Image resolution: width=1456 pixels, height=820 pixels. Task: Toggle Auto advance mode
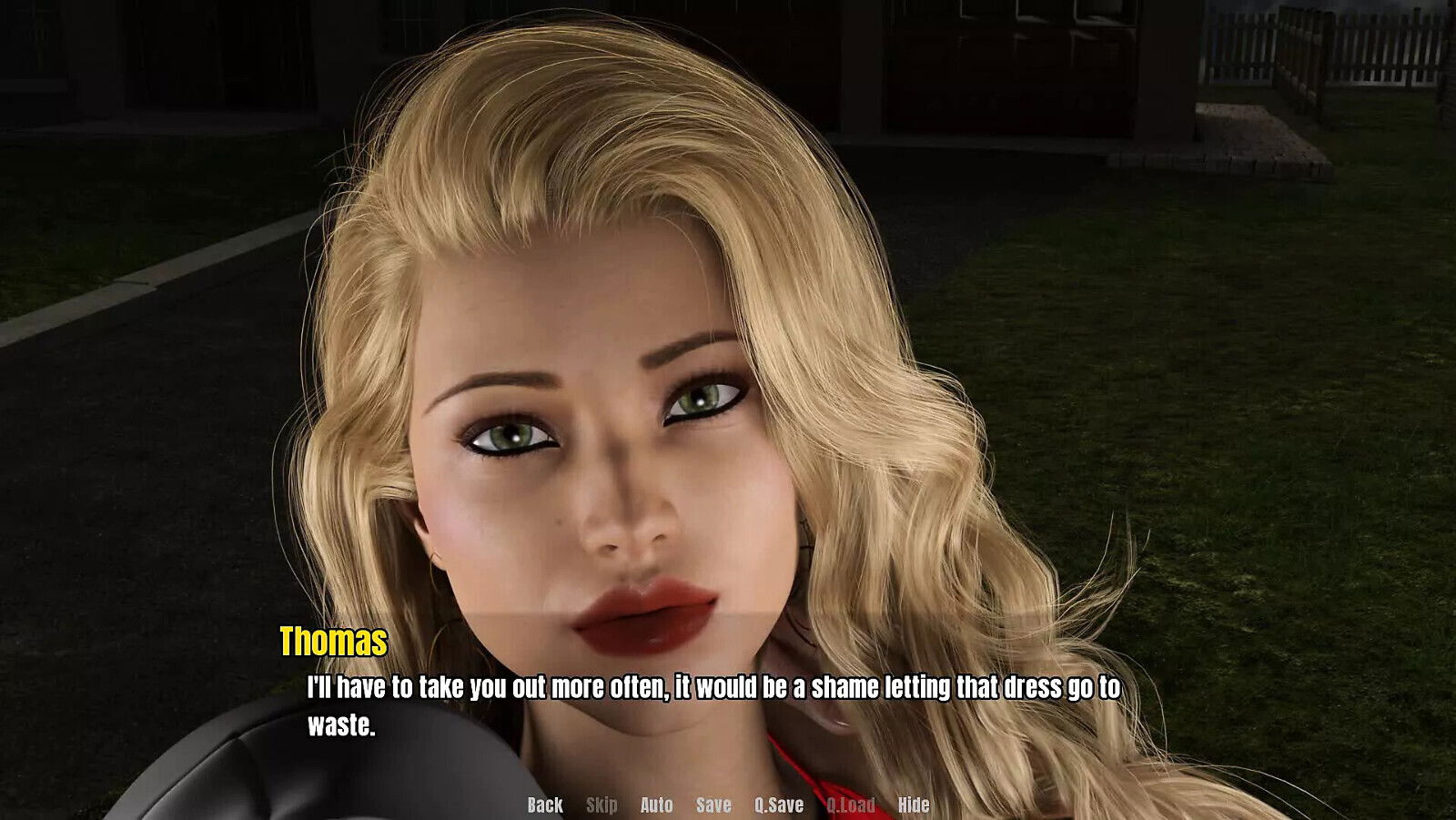656,805
